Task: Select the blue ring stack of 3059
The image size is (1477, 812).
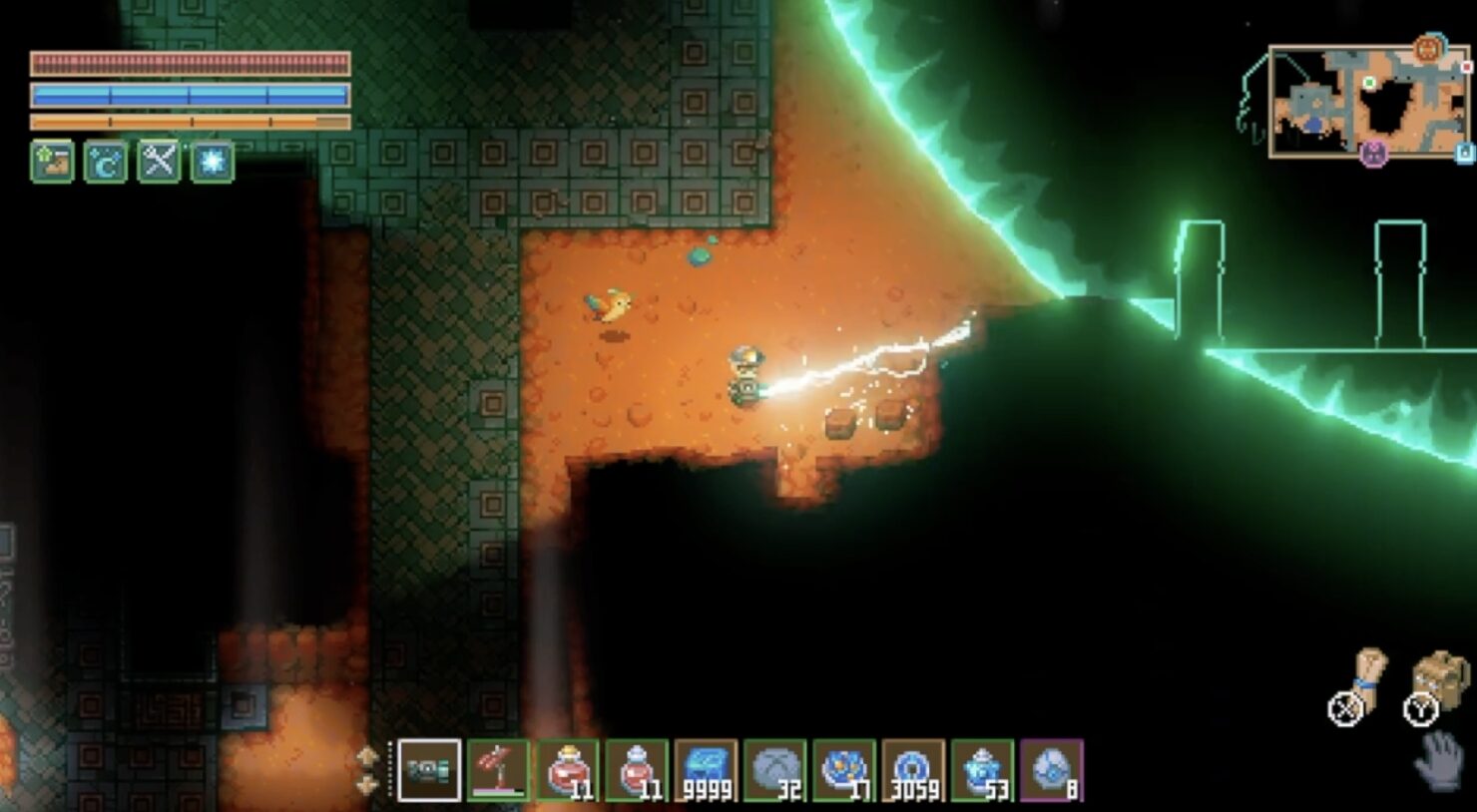Action: (913, 770)
